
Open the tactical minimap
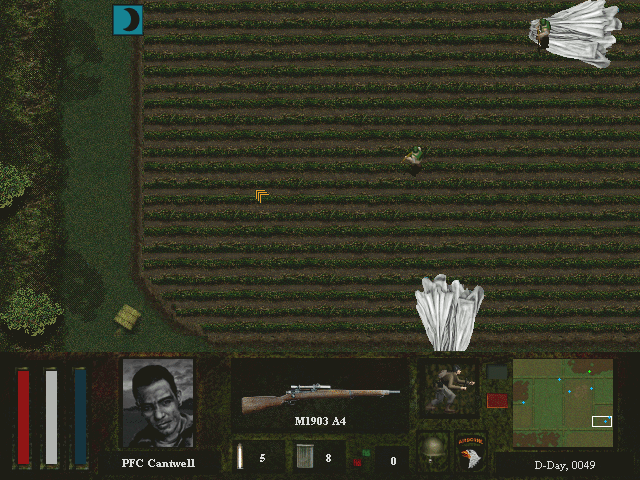tap(563, 403)
